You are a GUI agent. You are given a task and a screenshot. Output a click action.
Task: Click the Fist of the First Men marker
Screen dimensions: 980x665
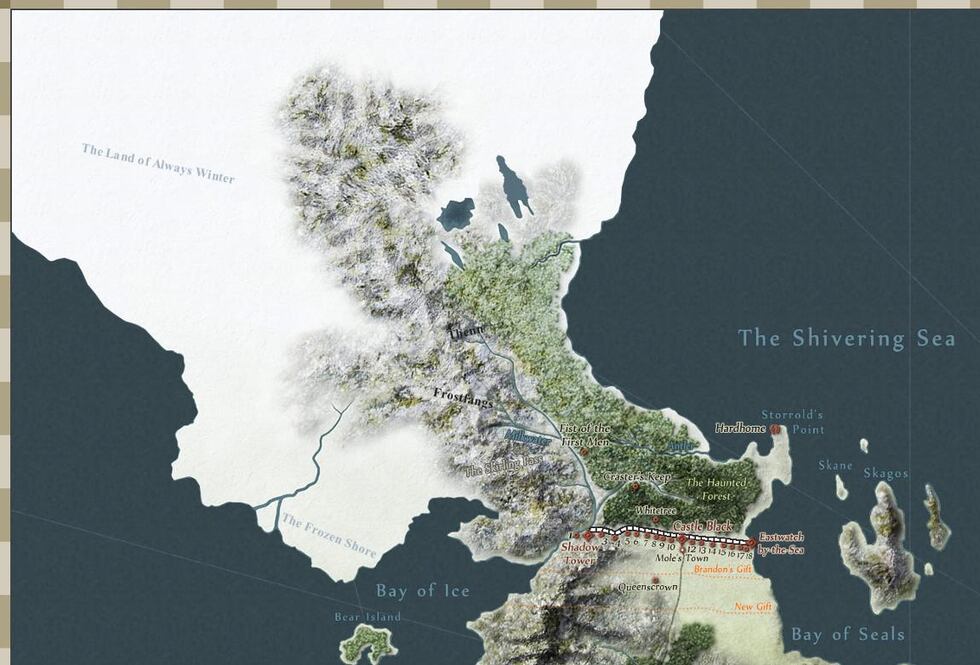click(583, 452)
